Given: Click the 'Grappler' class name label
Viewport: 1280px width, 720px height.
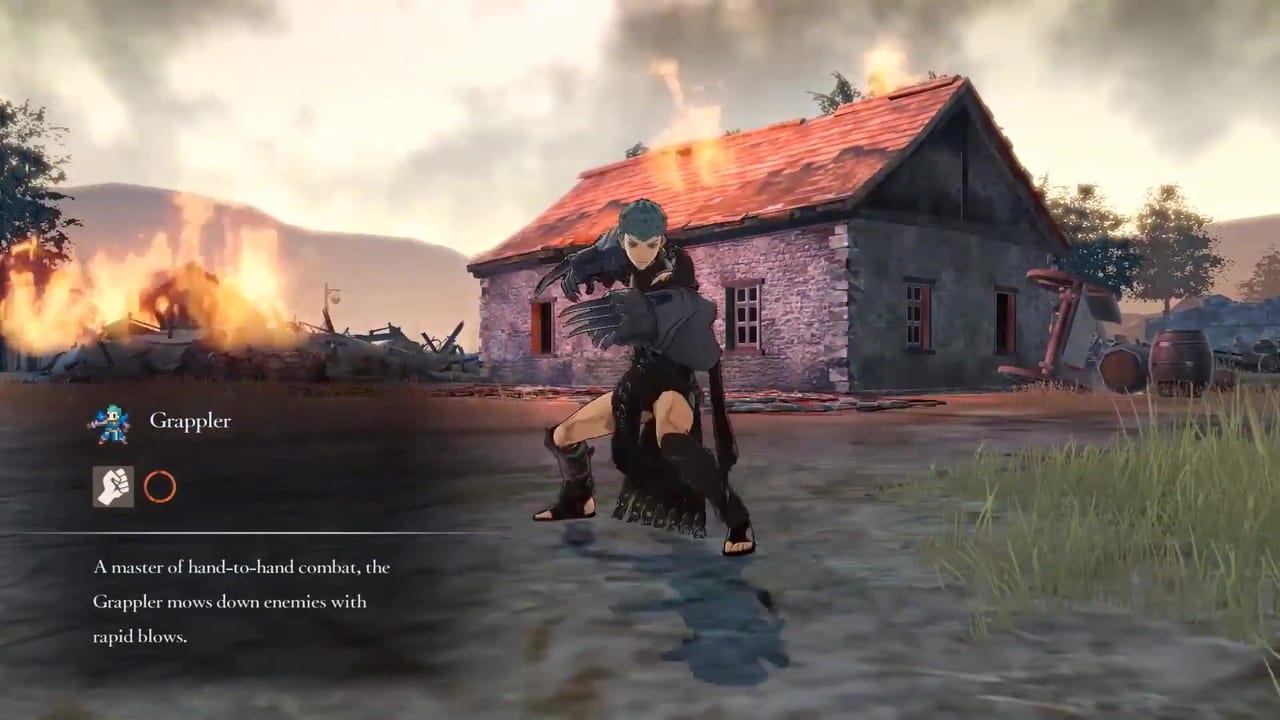Looking at the screenshot, I should [x=190, y=421].
